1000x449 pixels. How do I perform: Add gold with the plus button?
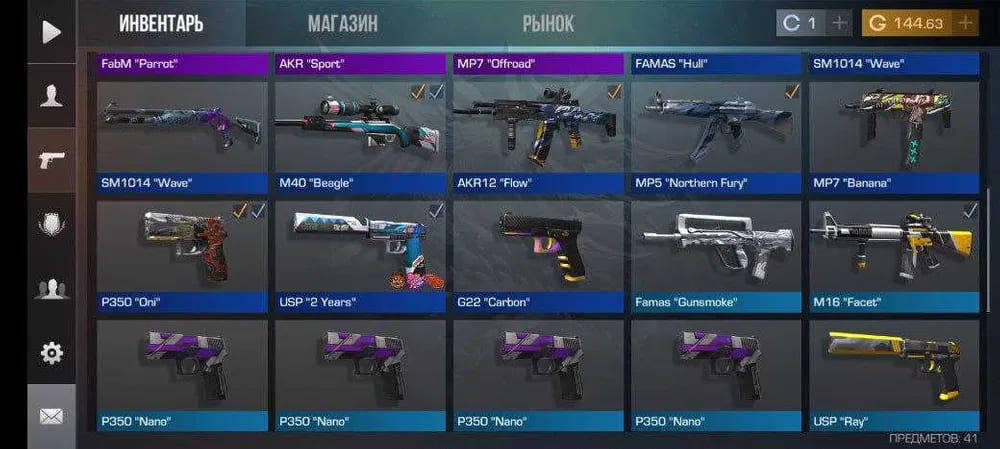(965, 23)
